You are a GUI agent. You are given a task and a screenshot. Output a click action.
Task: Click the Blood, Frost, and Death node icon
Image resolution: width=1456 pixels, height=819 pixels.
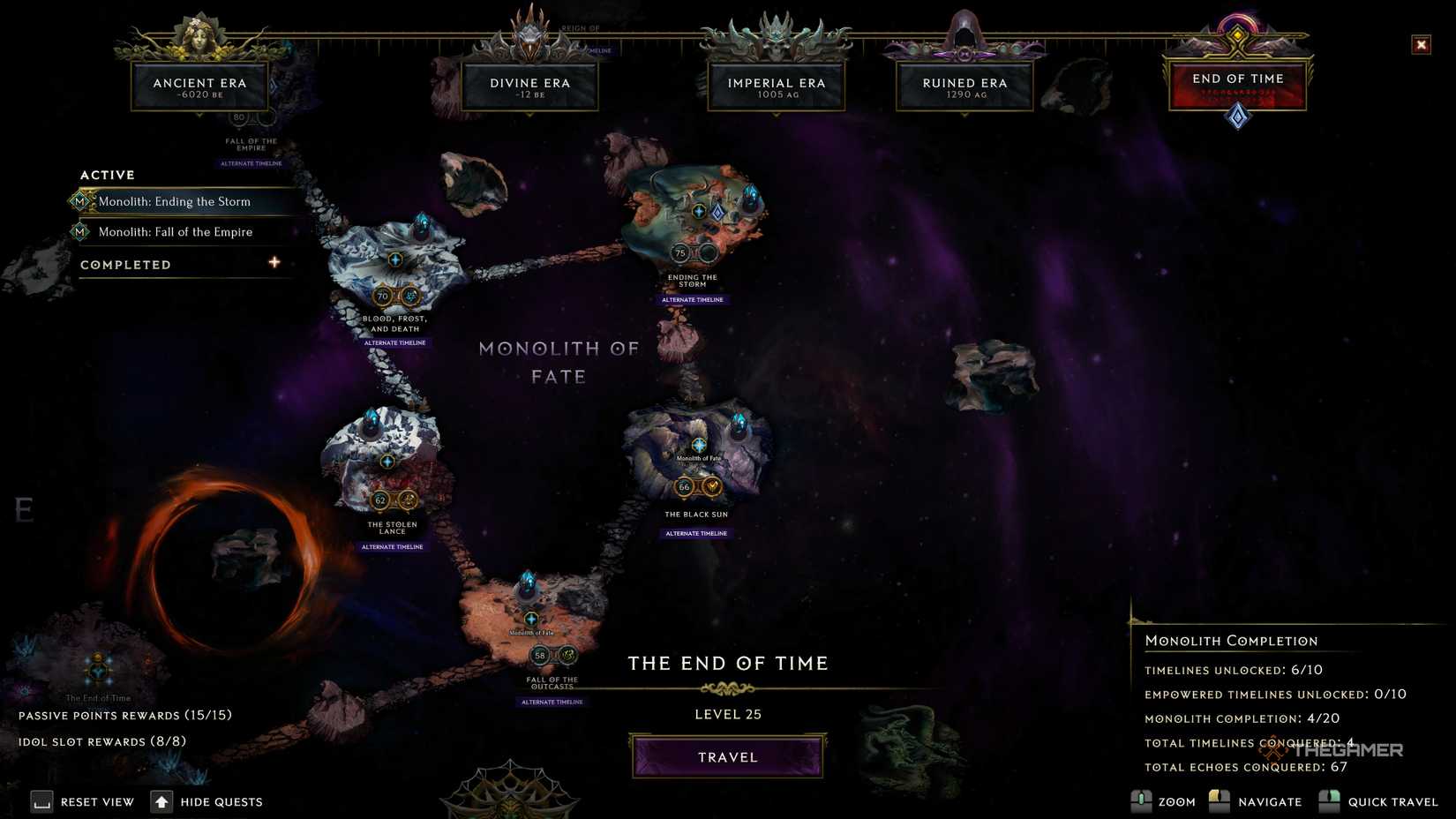[x=394, y=260]
